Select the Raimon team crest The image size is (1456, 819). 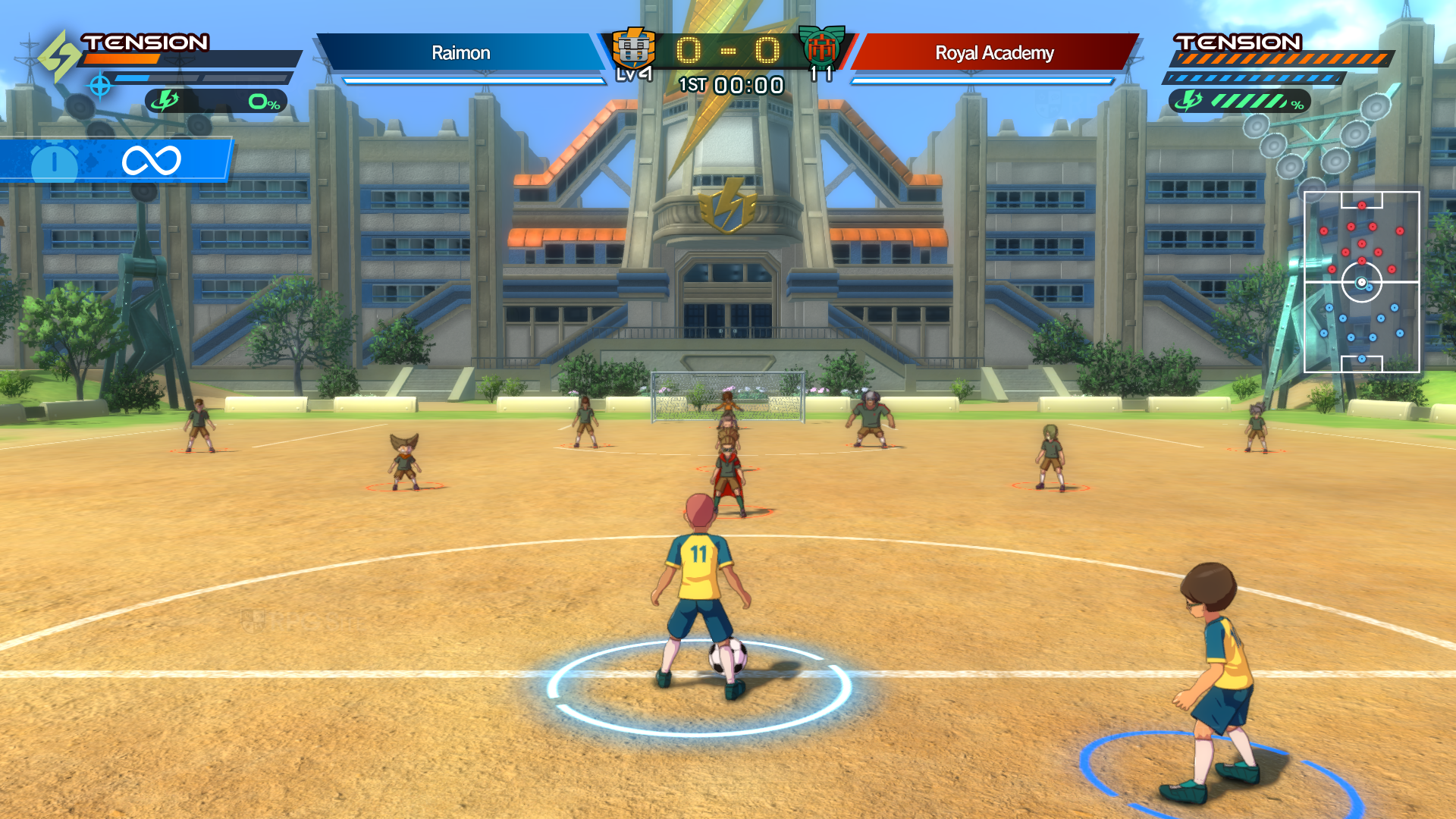(x=633, y=49)
